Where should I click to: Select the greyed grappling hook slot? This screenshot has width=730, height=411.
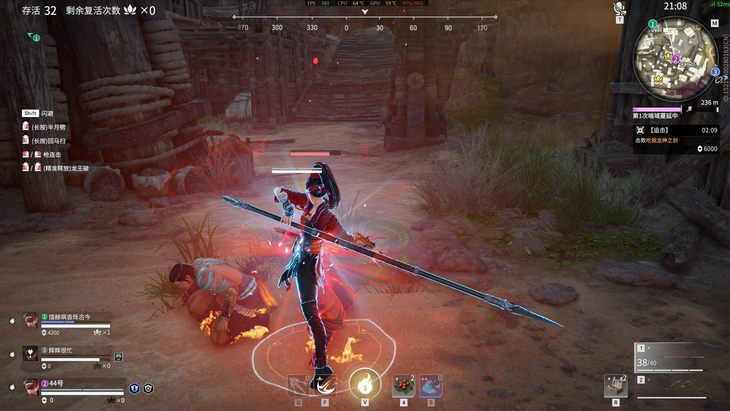point(297,385)
